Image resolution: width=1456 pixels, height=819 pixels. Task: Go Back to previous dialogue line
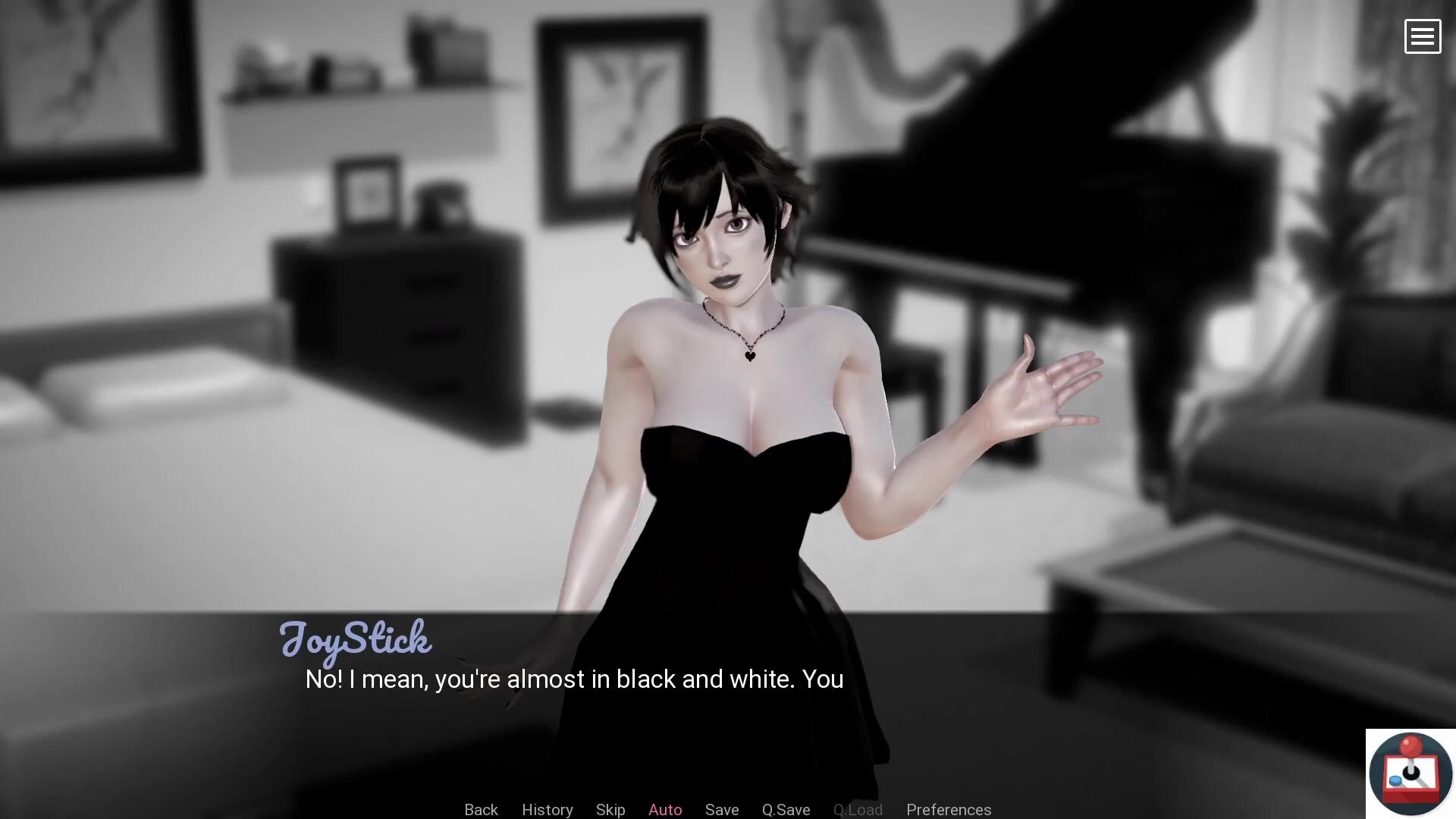[481, 809]
